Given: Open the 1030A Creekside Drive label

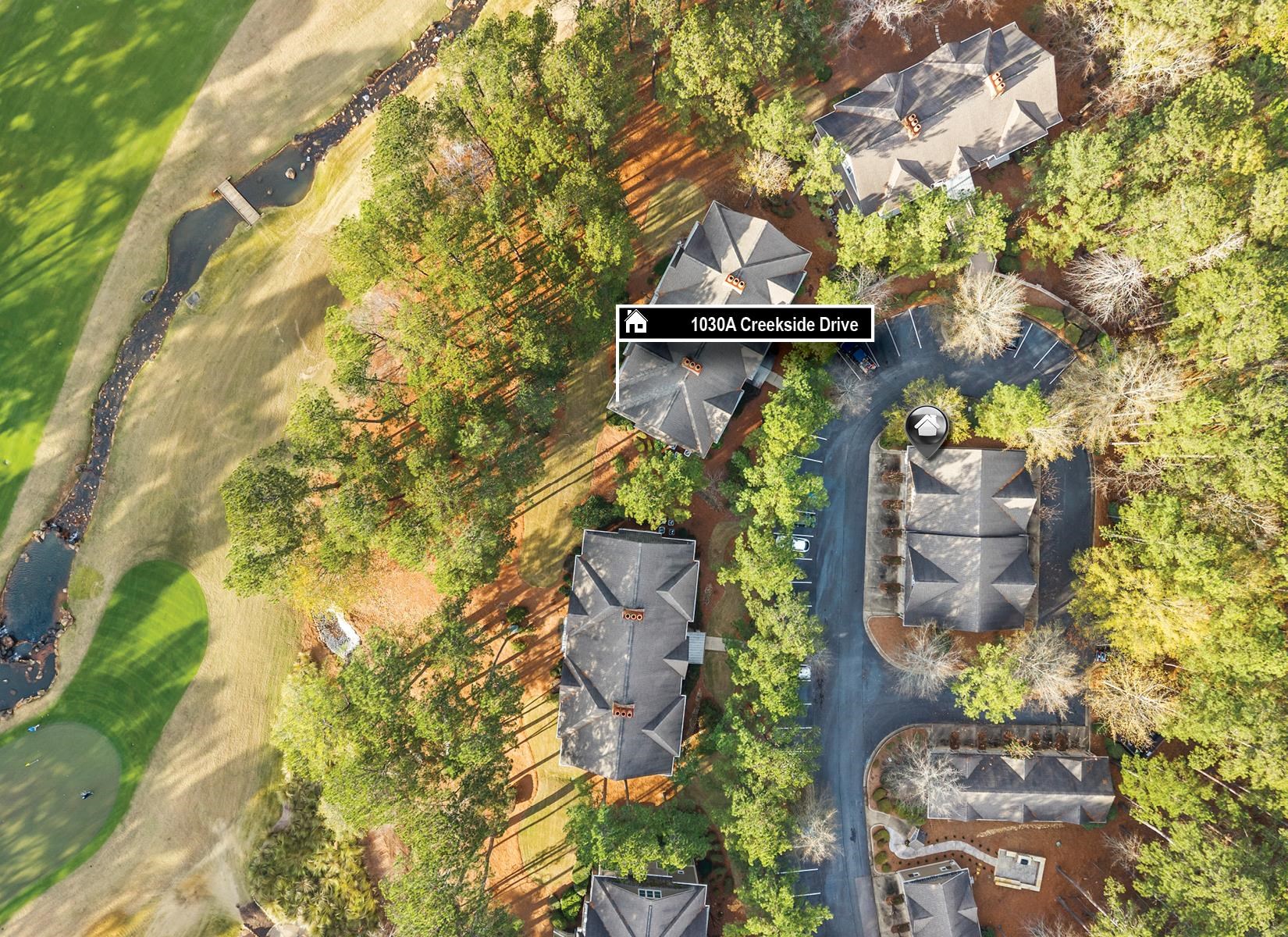Looking at the screenshot, I should click(x=745, y=324).
